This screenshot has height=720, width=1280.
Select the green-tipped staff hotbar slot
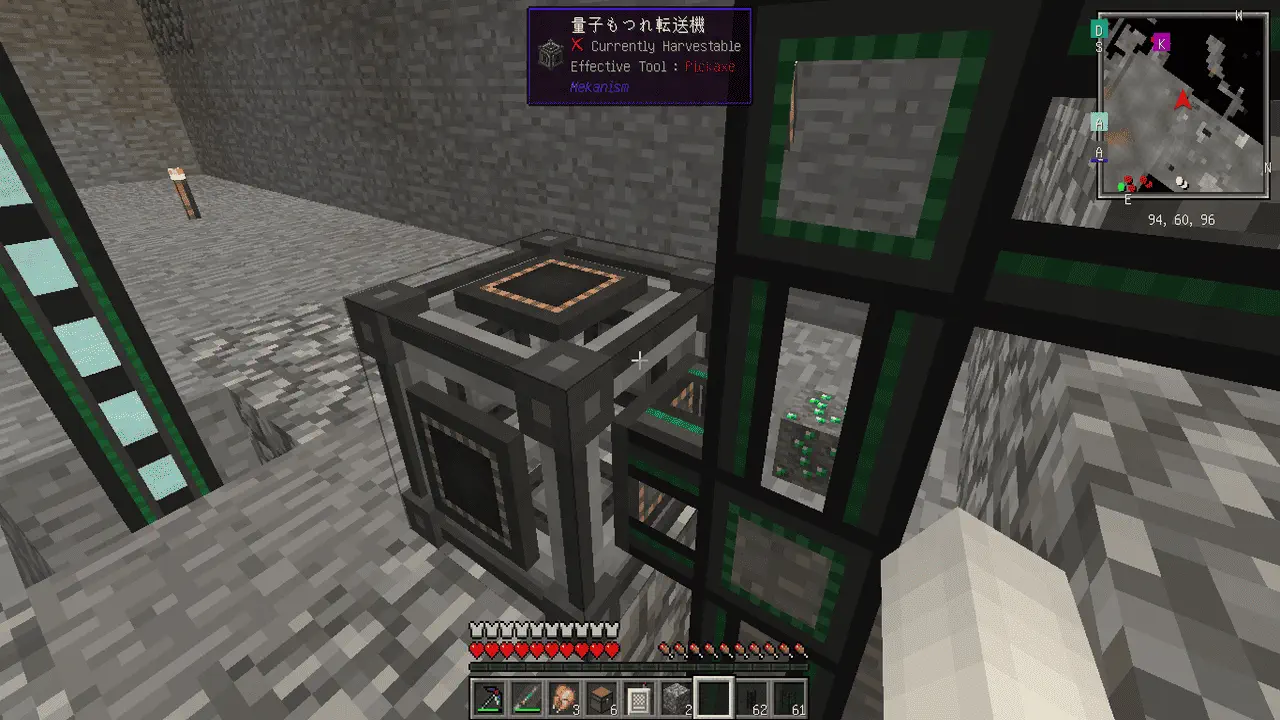527,698
